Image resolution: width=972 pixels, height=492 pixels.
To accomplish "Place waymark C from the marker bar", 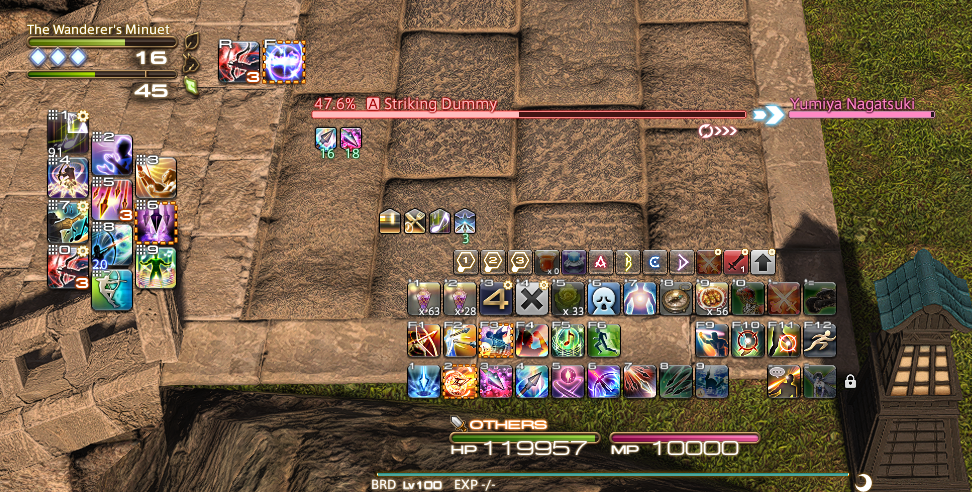I will [655, 262].
